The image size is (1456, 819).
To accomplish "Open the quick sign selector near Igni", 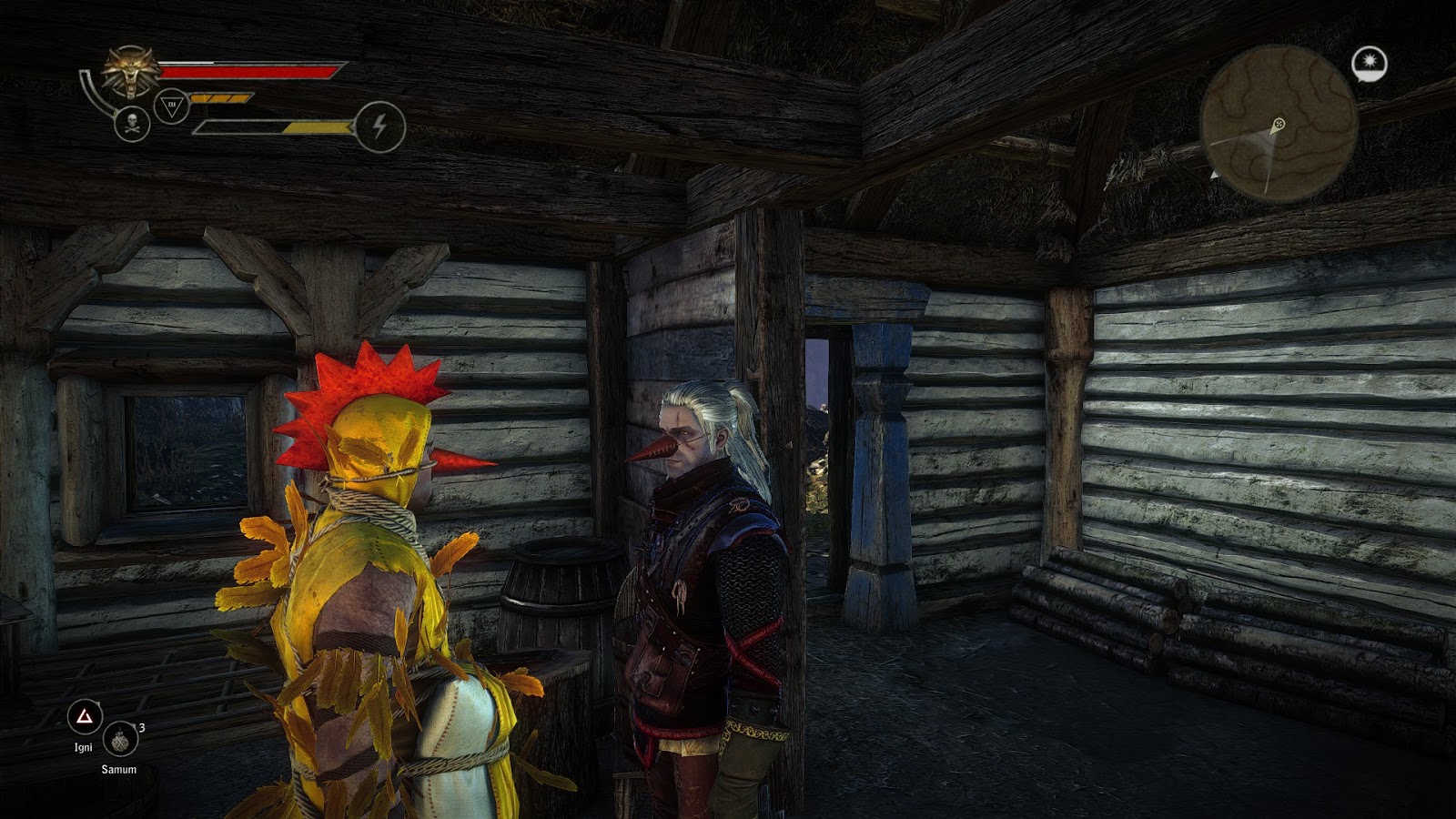I will click(86, 713).
